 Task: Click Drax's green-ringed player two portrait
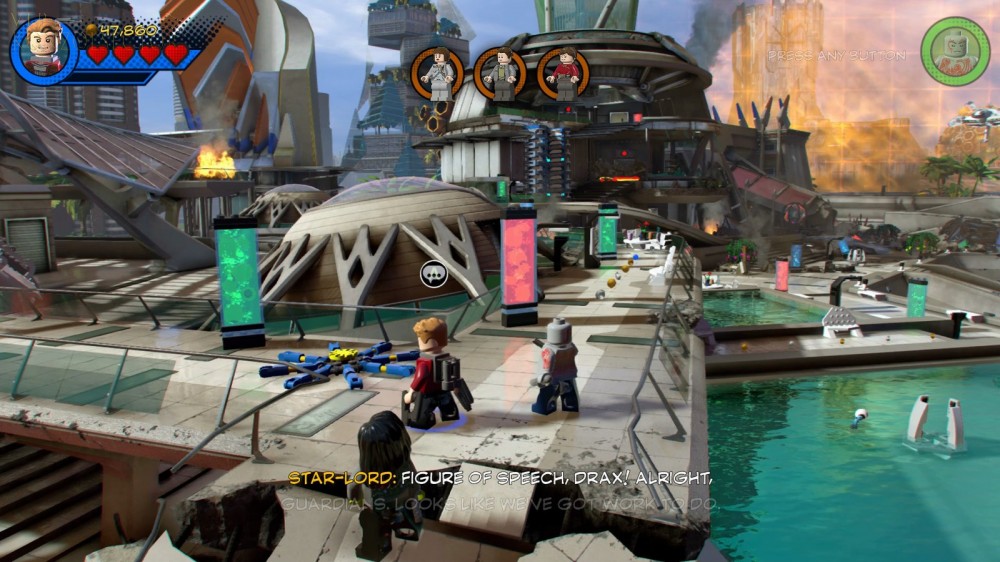click(x=955, y=51)
